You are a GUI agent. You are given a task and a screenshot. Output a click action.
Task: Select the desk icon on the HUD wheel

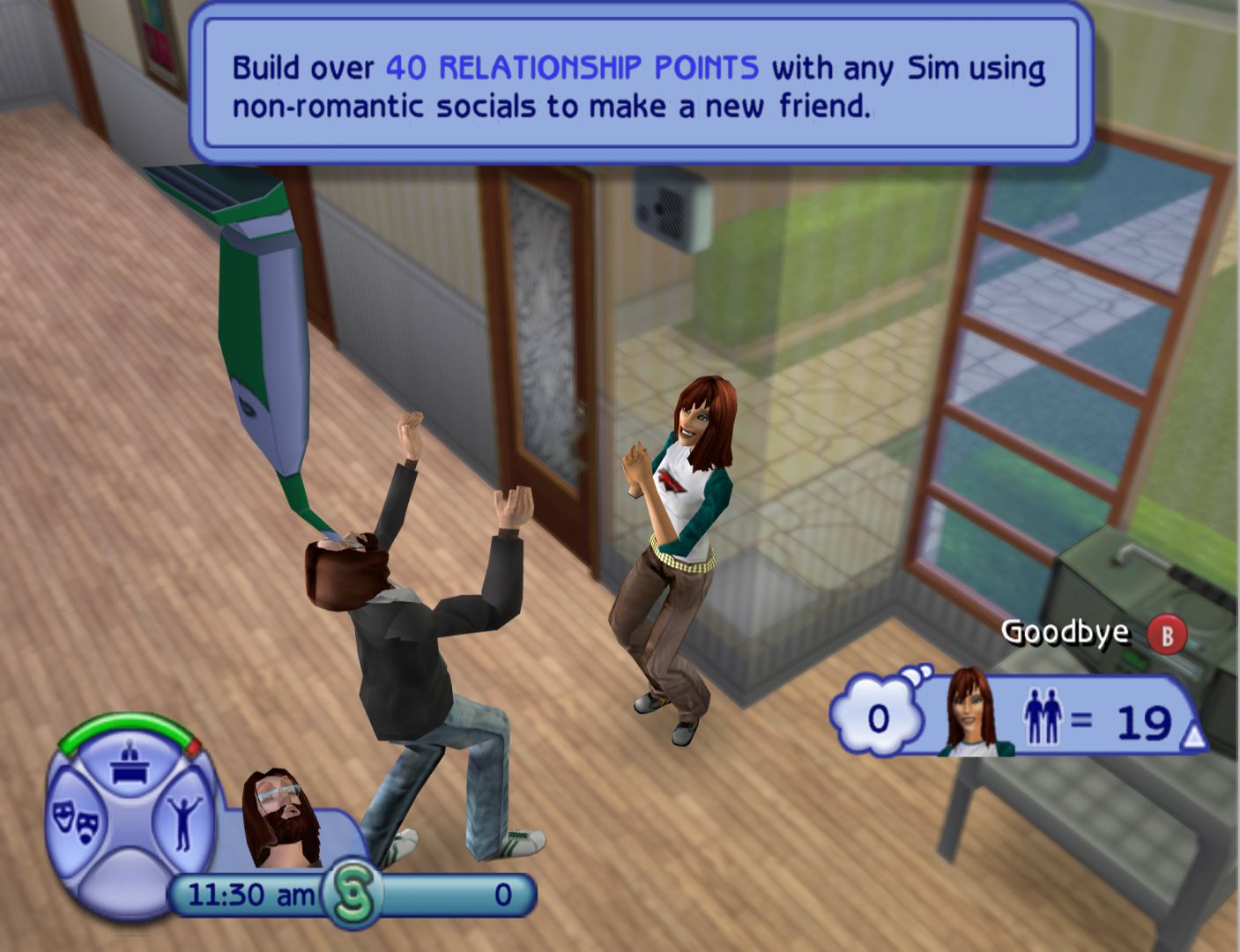(x=129, y=764)
